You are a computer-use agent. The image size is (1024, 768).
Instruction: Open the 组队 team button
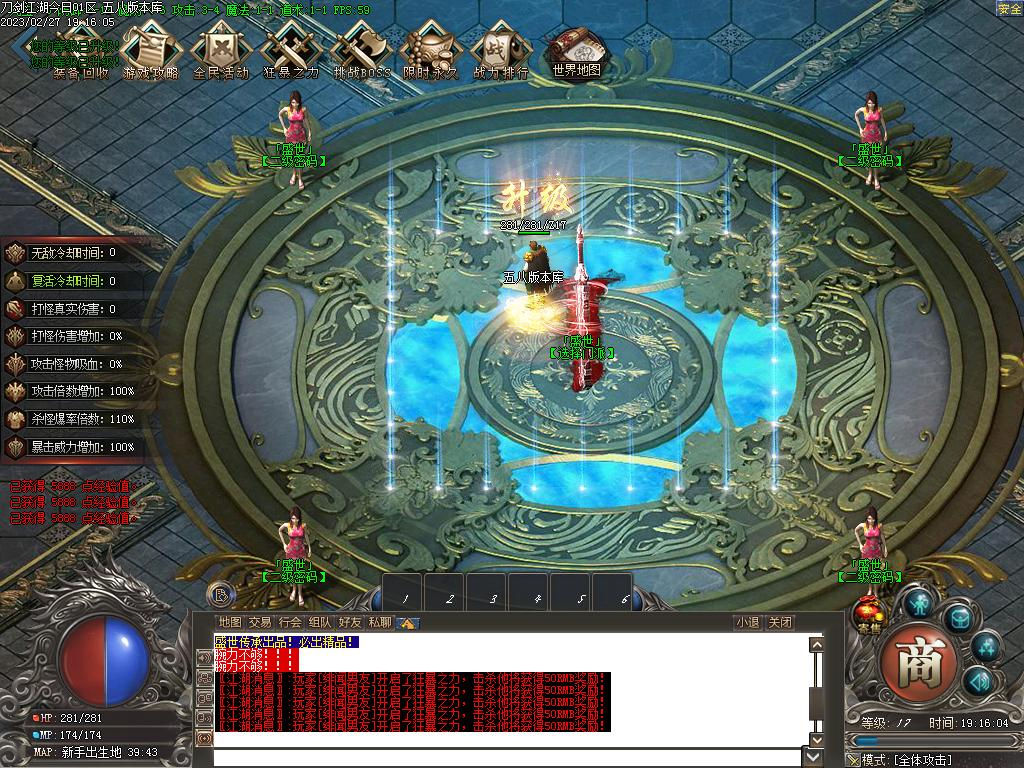pos(320,622)
